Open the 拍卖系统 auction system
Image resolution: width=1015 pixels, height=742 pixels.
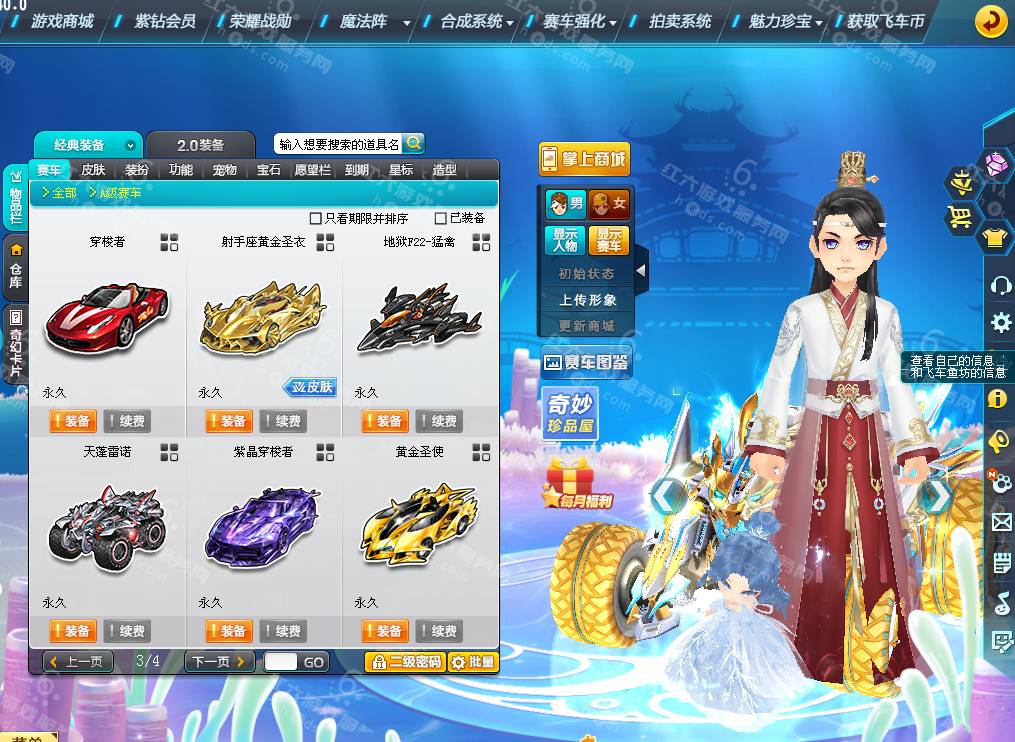pyautogui.click(x=680, y=20)
